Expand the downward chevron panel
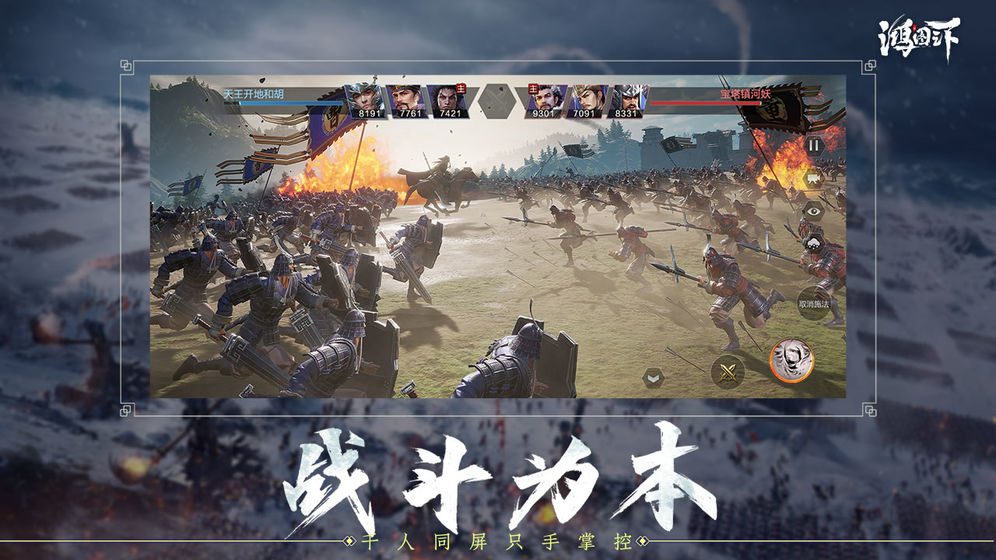The image size is (996, 560). (653, 377)
